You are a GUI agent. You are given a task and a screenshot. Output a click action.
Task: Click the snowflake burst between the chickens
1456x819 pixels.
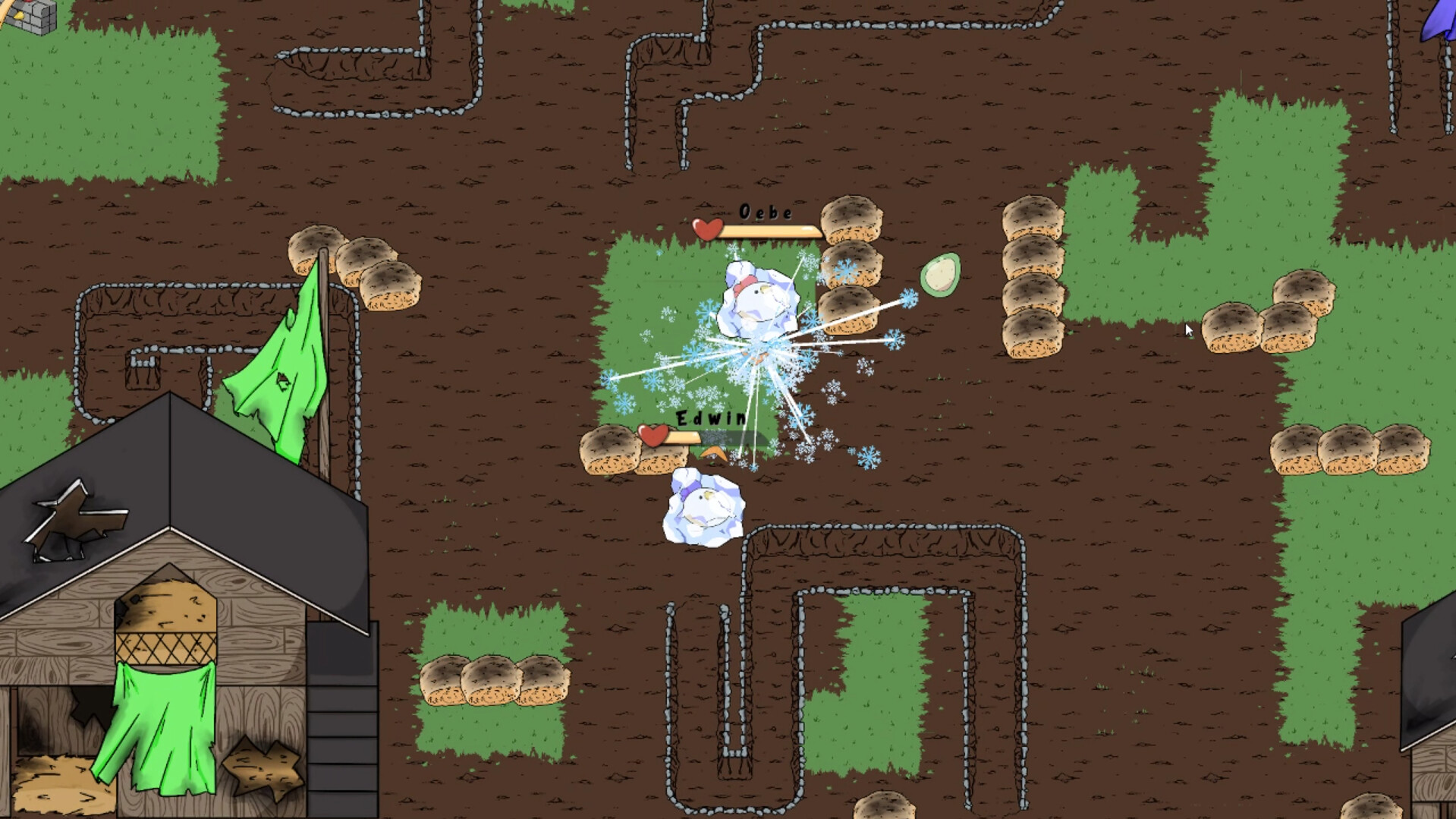[759, 357]
